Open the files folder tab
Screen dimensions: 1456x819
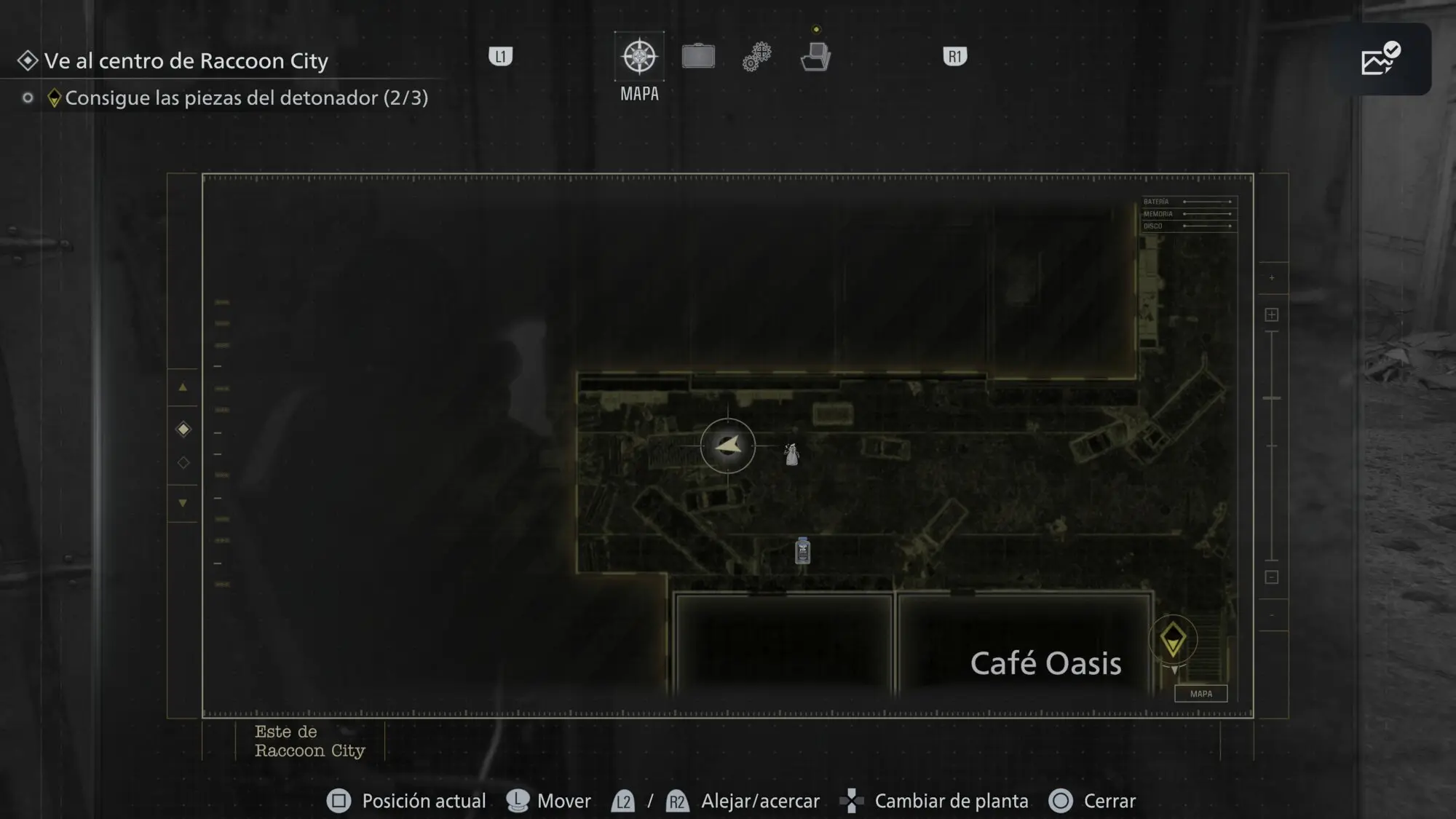815,57
